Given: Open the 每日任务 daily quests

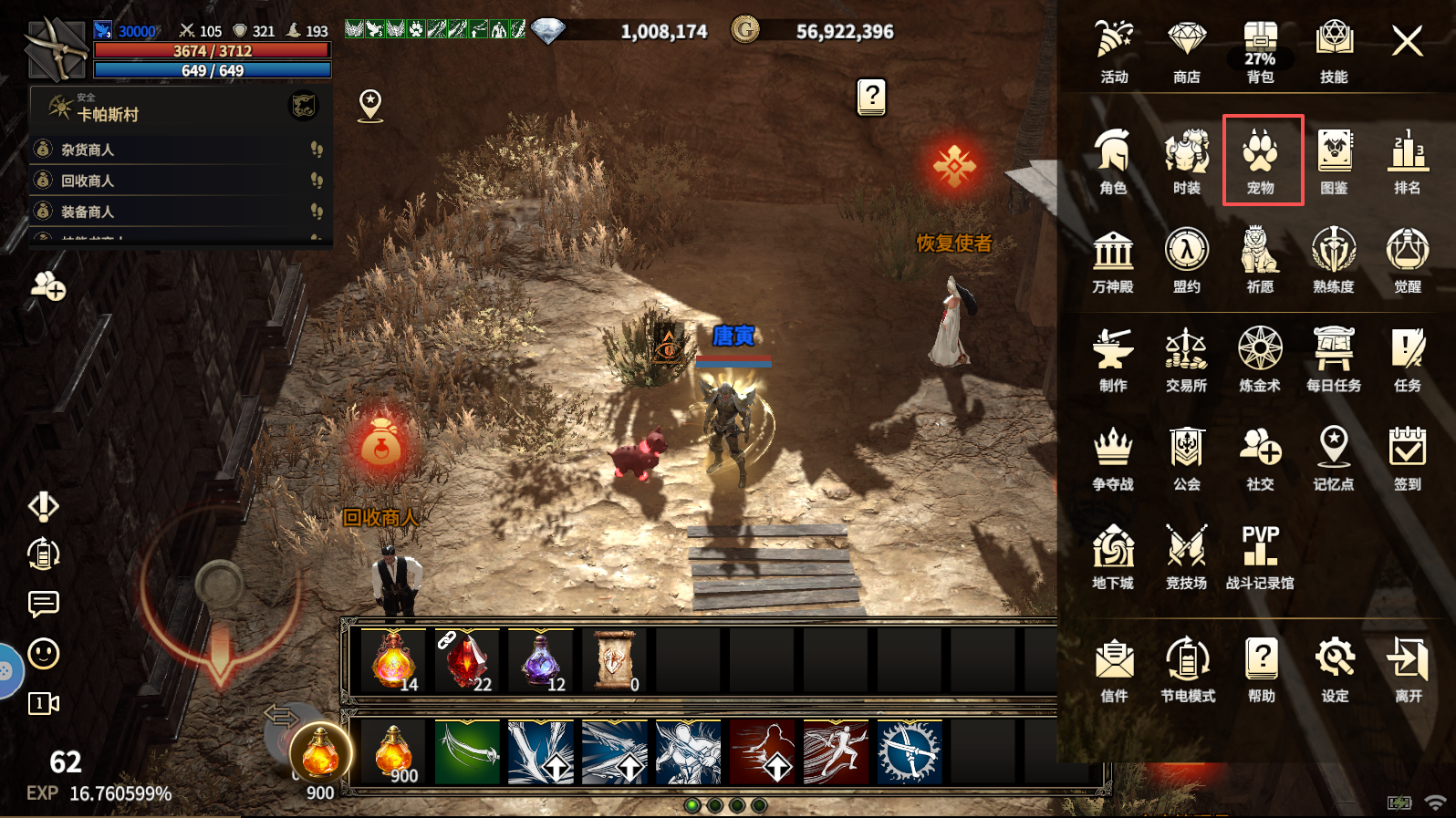Looking at the screenshot, I should coord(1334,359).
